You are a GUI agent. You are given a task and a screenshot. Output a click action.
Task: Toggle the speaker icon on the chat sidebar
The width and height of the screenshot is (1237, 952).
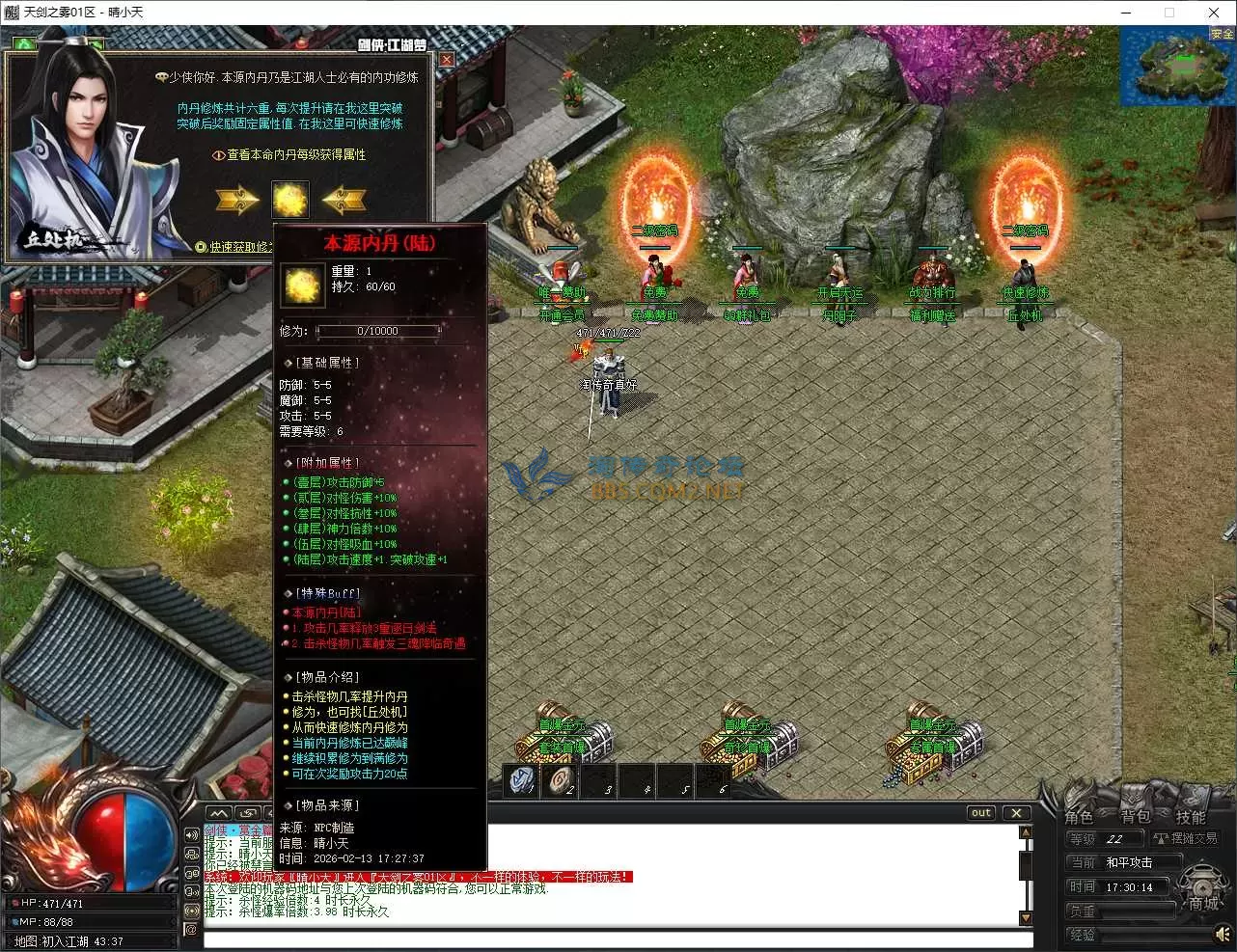click(191, 835)
